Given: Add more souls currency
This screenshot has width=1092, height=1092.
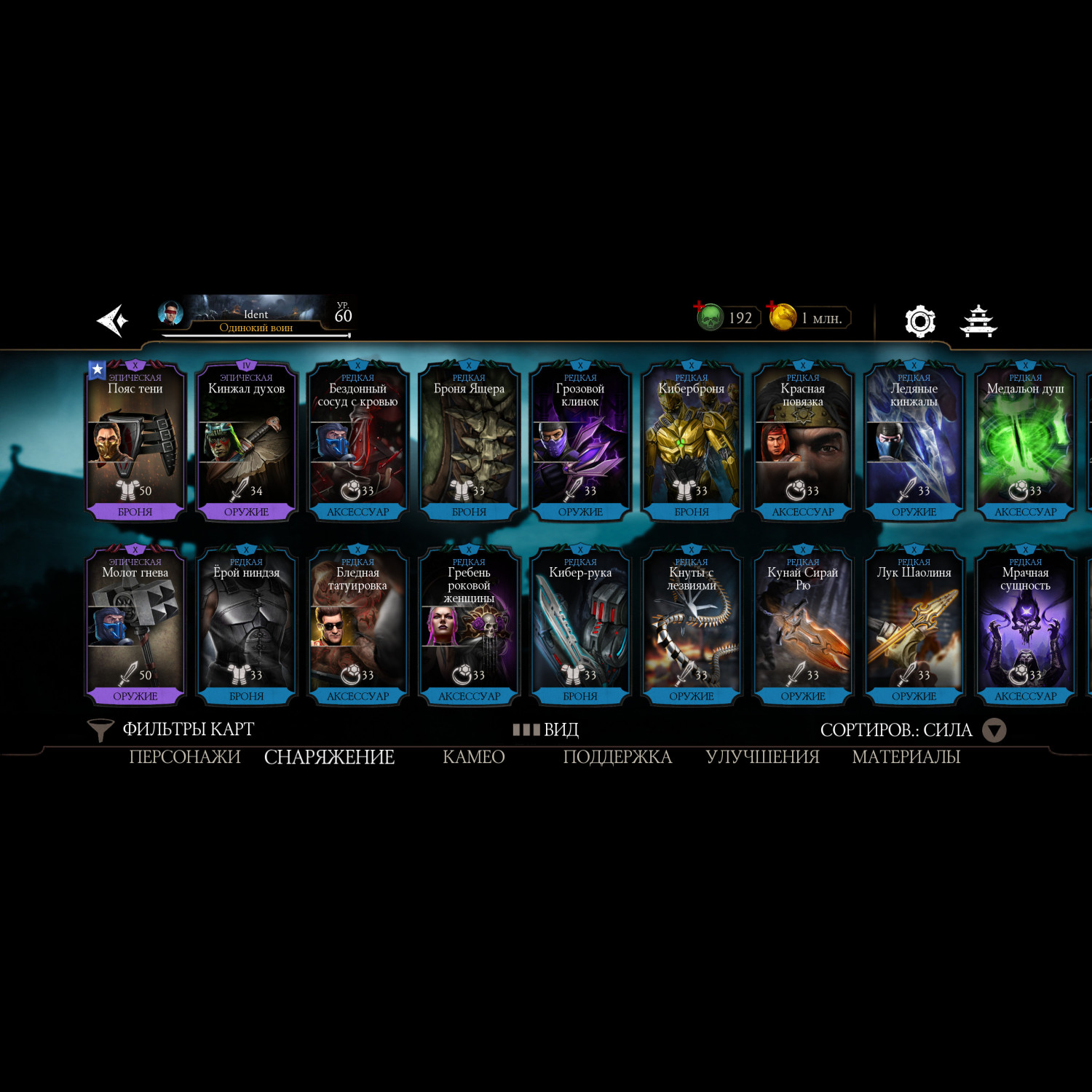Looking at the screenshot, I should click(x=700, y=306).
